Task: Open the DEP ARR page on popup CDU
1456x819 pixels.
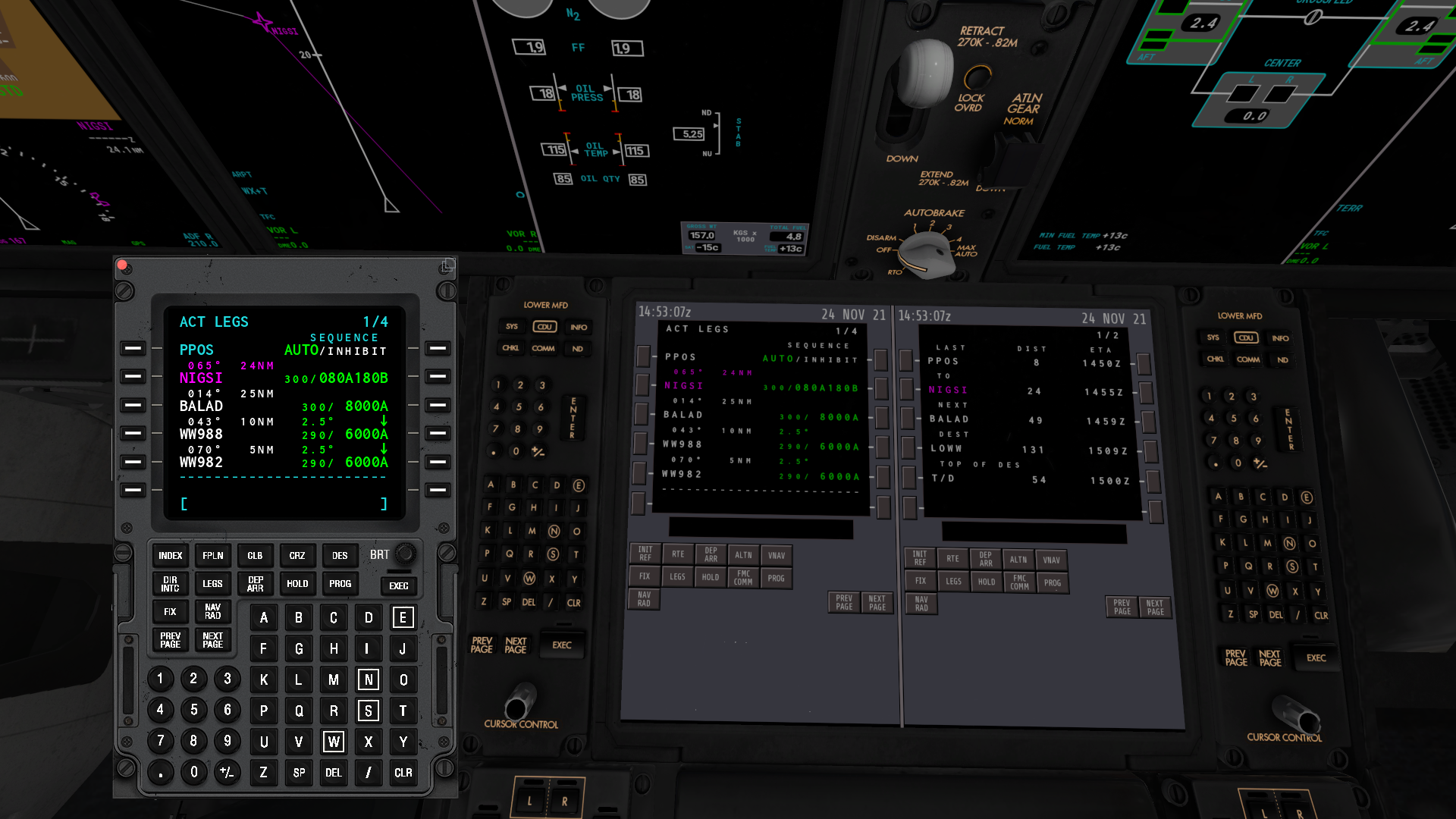Action: pos(255,583)
